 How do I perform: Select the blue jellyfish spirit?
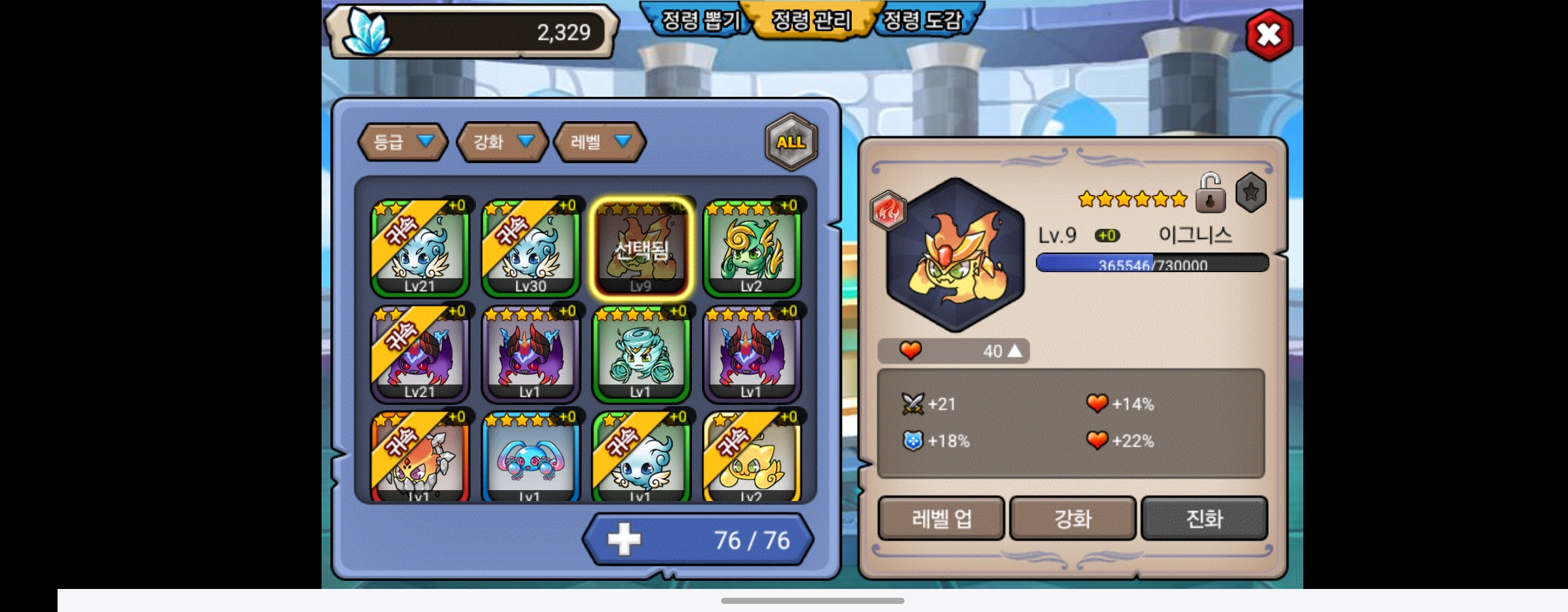click(x=531, y=458)
